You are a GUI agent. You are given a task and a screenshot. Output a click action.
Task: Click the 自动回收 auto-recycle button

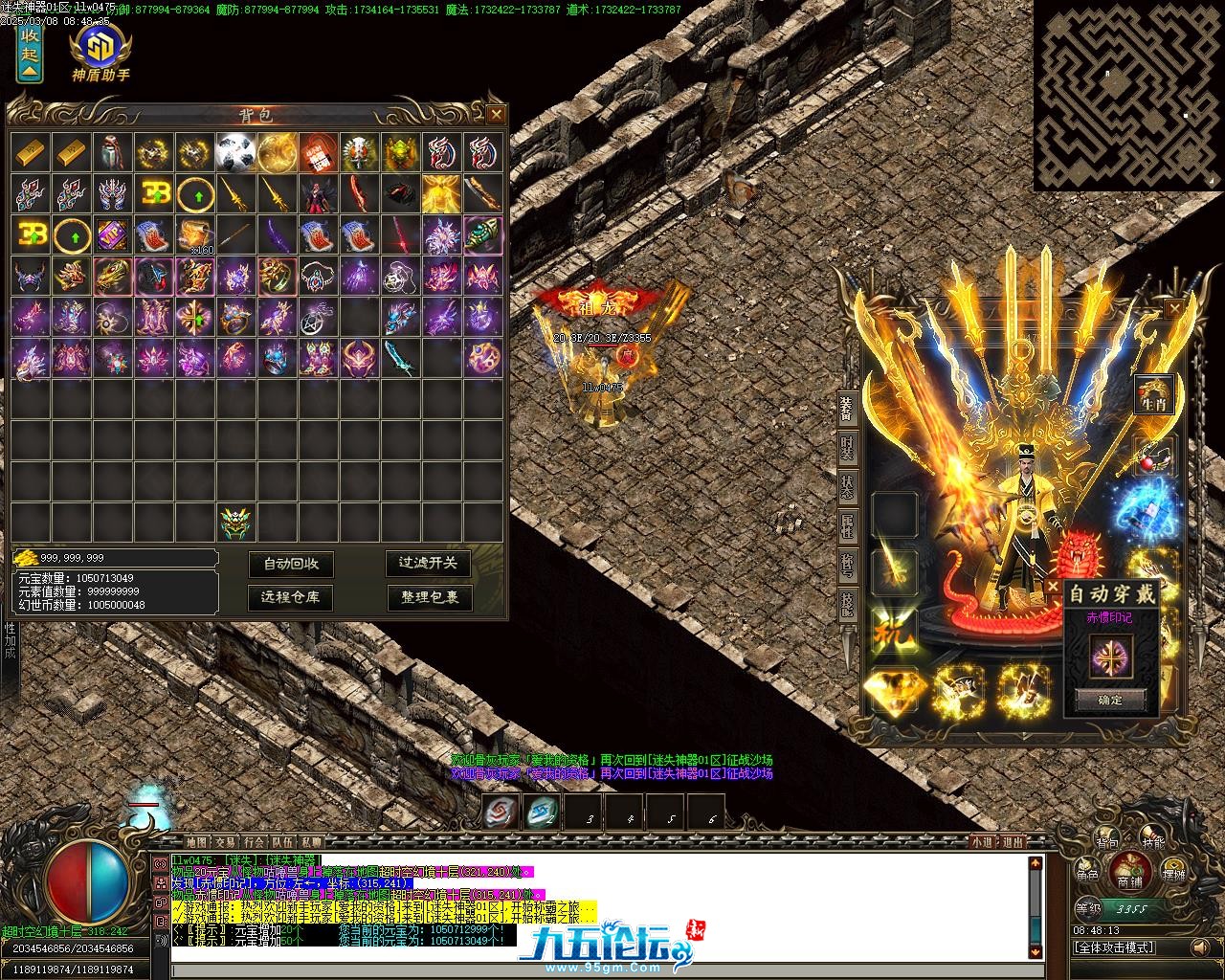(x=291, y=564)
